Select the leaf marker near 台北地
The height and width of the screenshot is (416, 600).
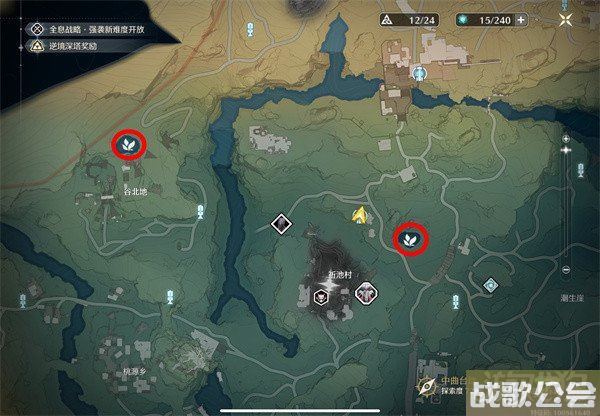[129, 146]
